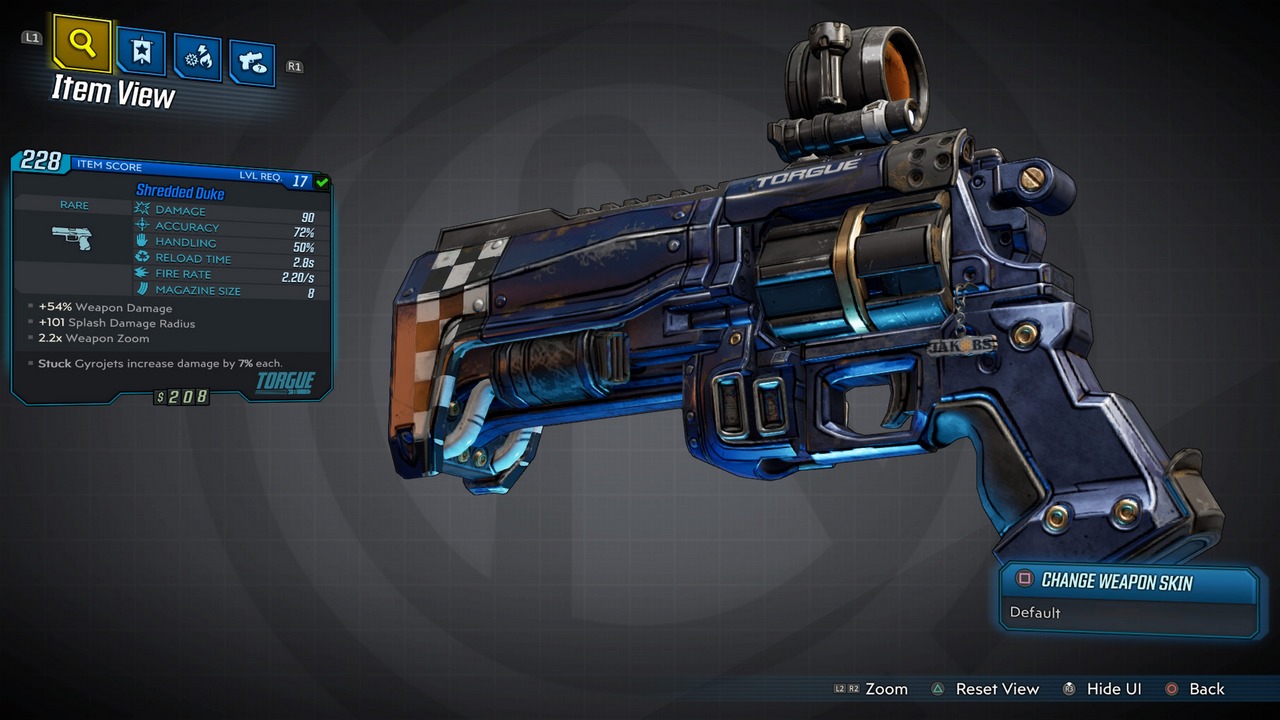Choose Hide UI in the bottom bar
1280x720 pixels.
click(1113, 689)
